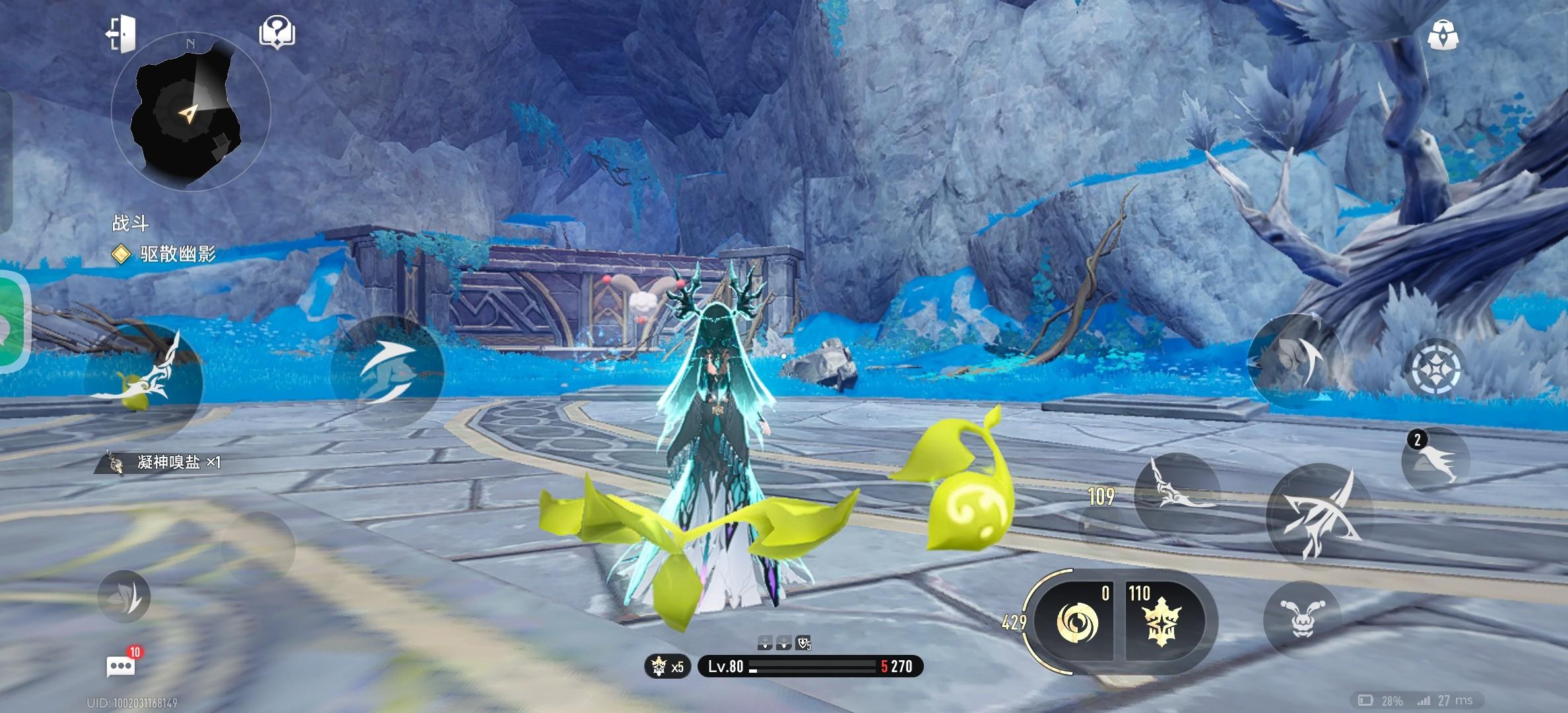This screenshot has height=713, width=1568.
Task: Tap the crossed-blades basic attack button
Action: click(1319, 516)
